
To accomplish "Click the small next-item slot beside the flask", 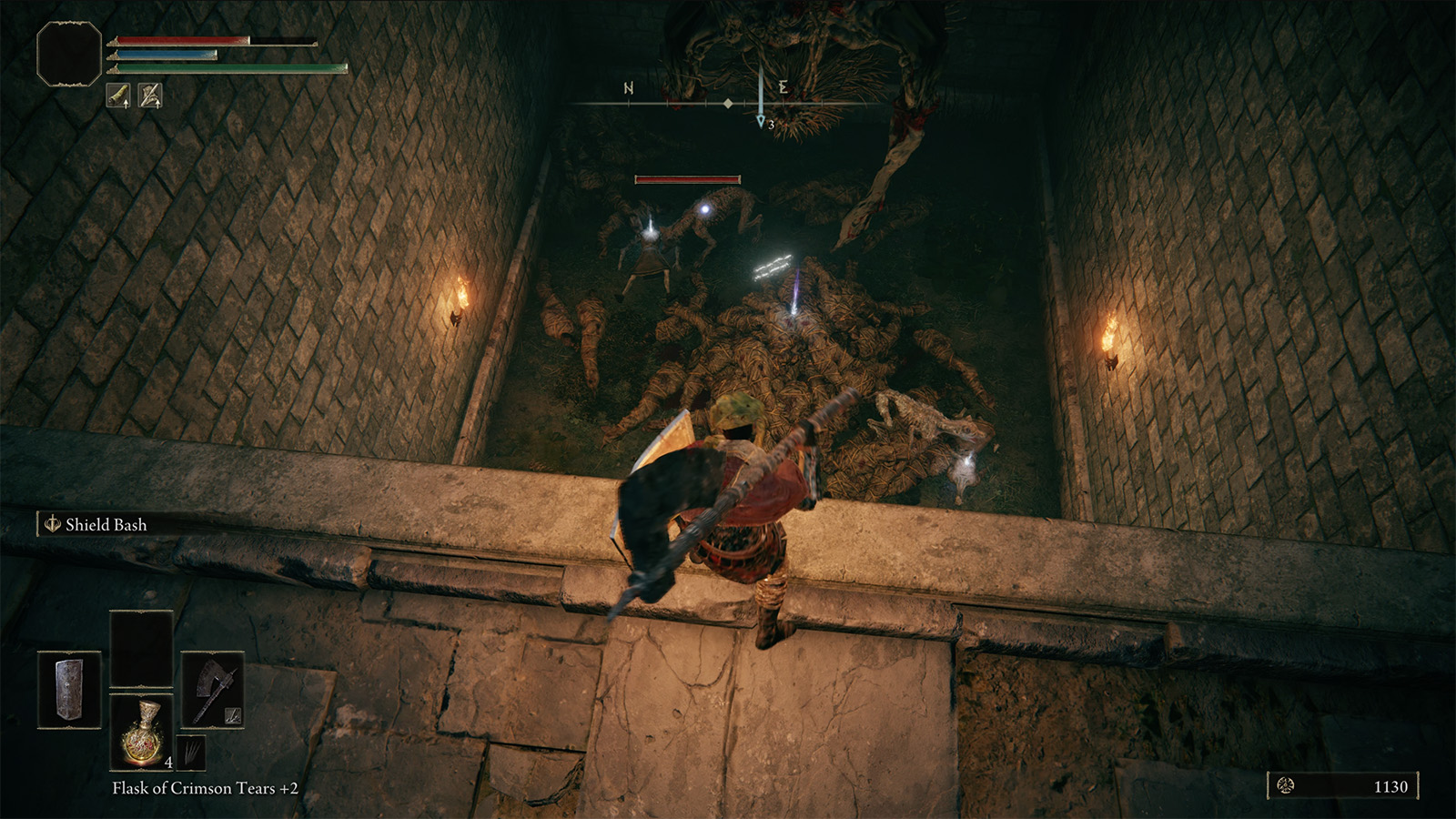I will [x=190, y=753].
